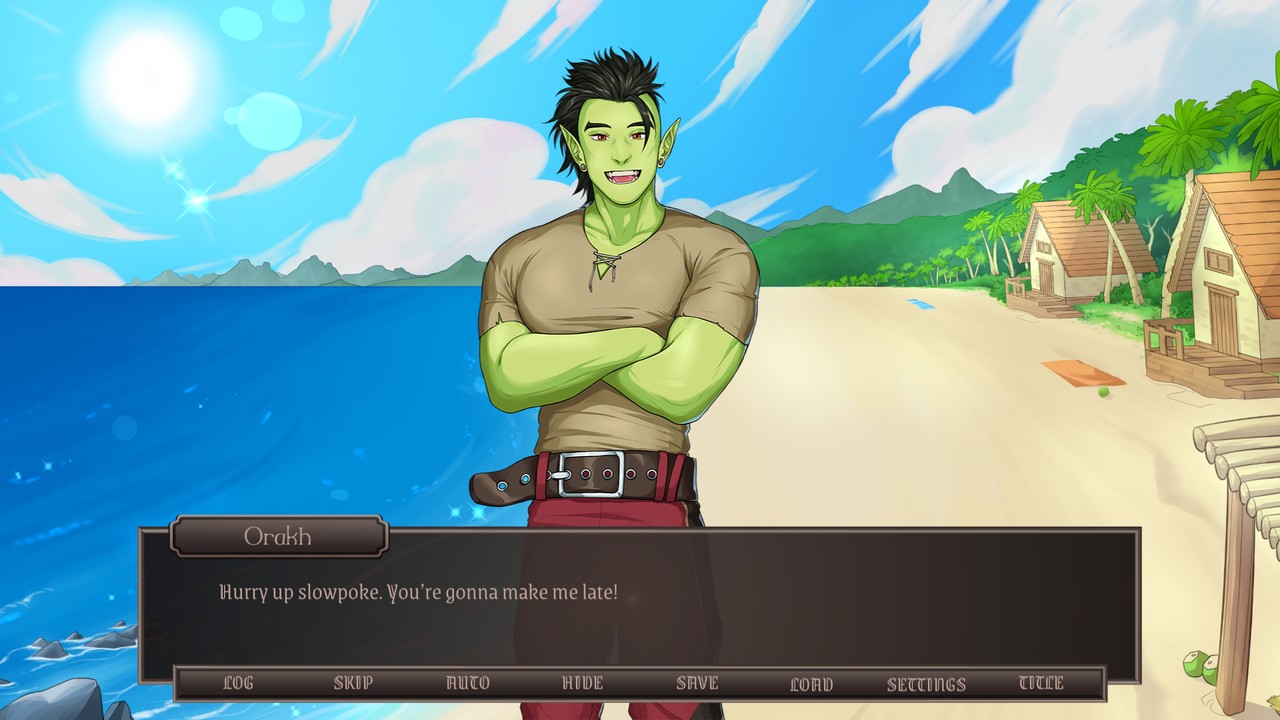Hide the dialogue box
The width and height of the screenshot is (1280, 720).
coord(583,683)
